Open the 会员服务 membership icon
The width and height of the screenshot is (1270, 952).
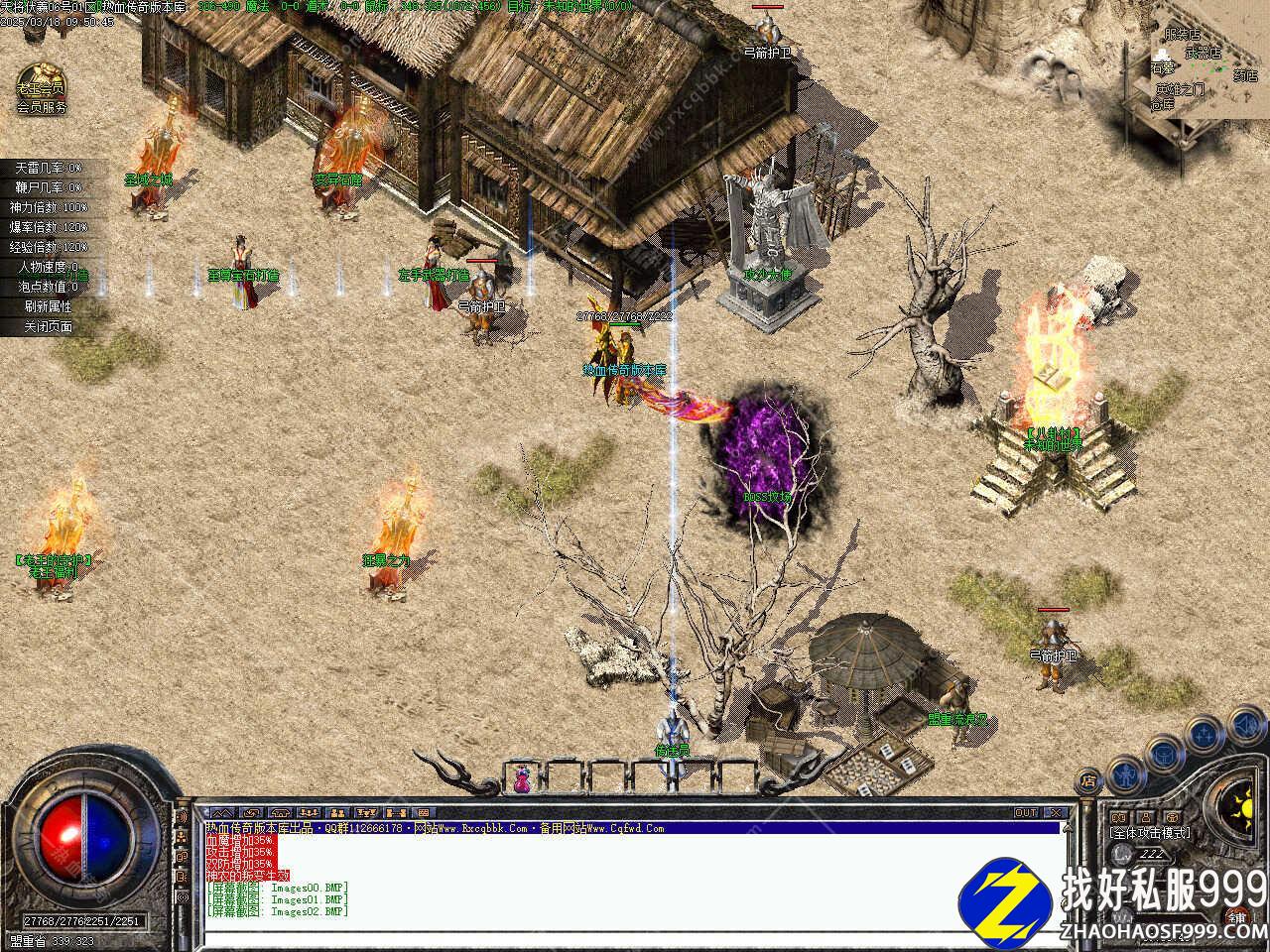click(42, 87)
